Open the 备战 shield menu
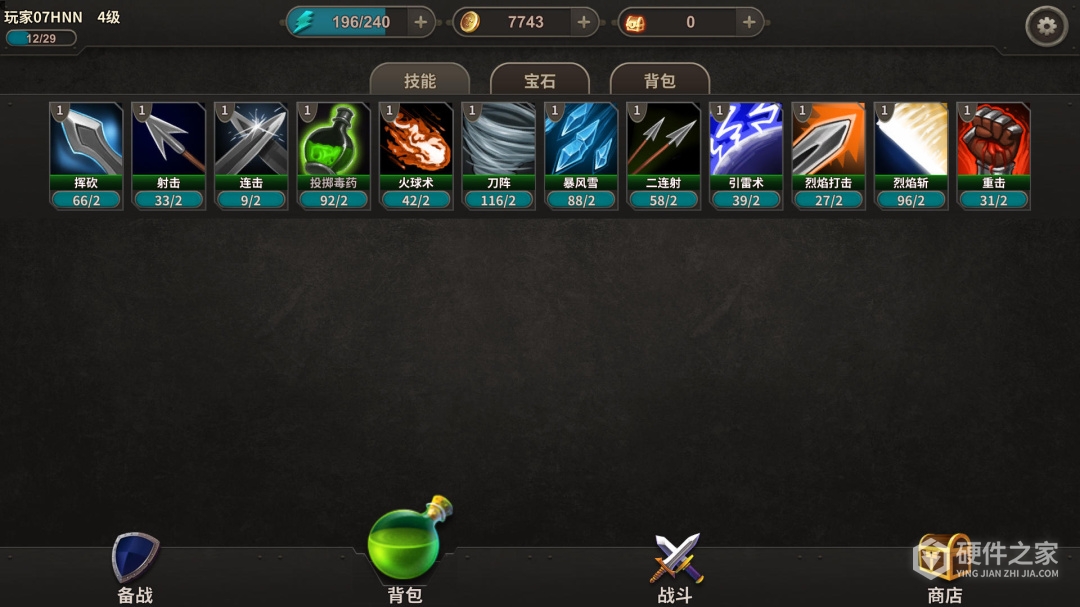1080x607 pixels. (x=135, y=568)
